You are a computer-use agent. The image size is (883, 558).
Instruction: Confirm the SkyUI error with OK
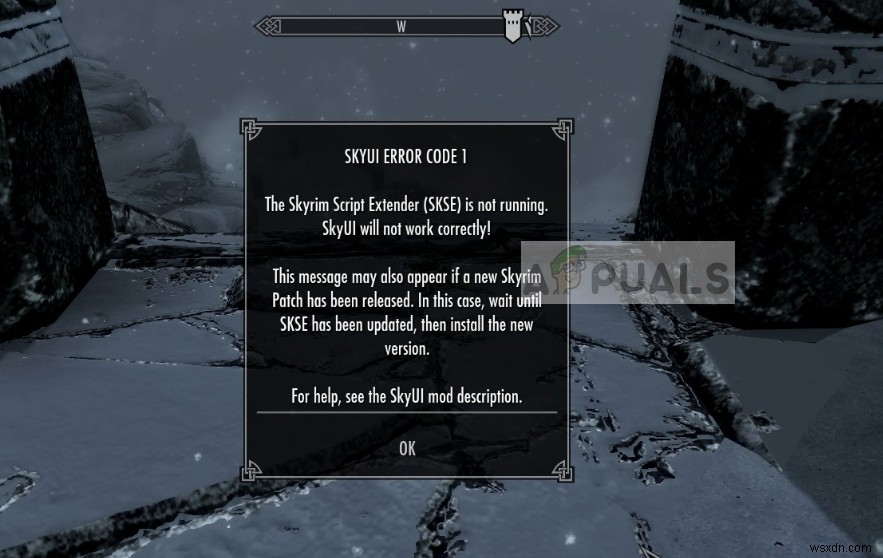407,449
